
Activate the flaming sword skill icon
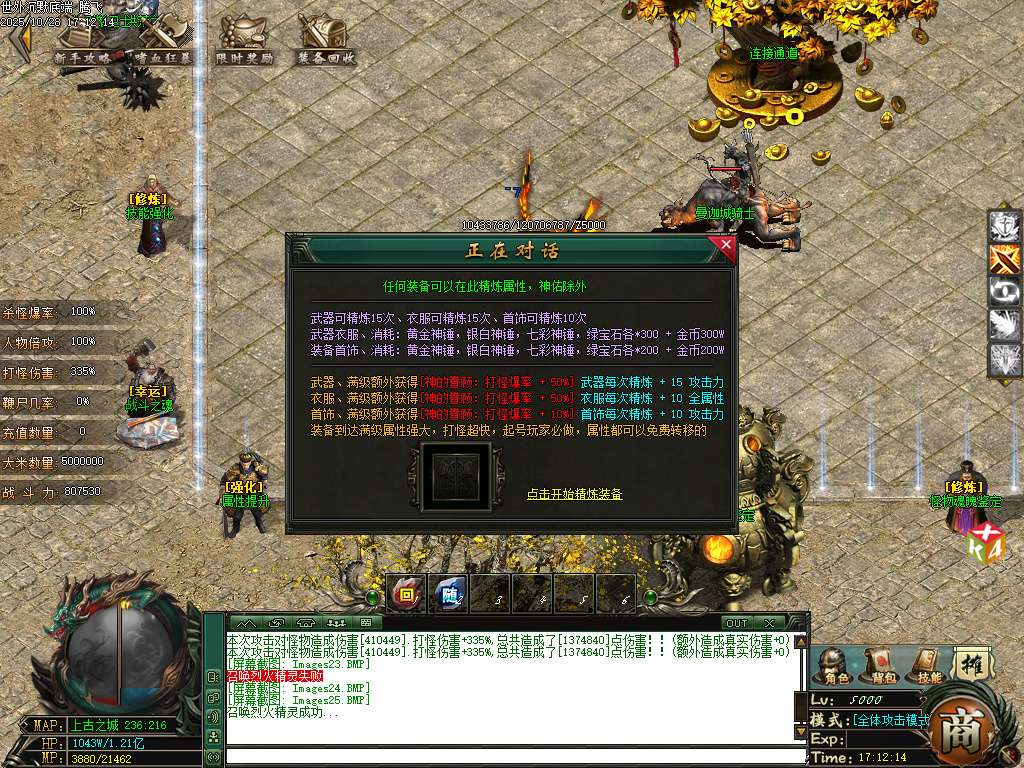(x=1004, y=259)
